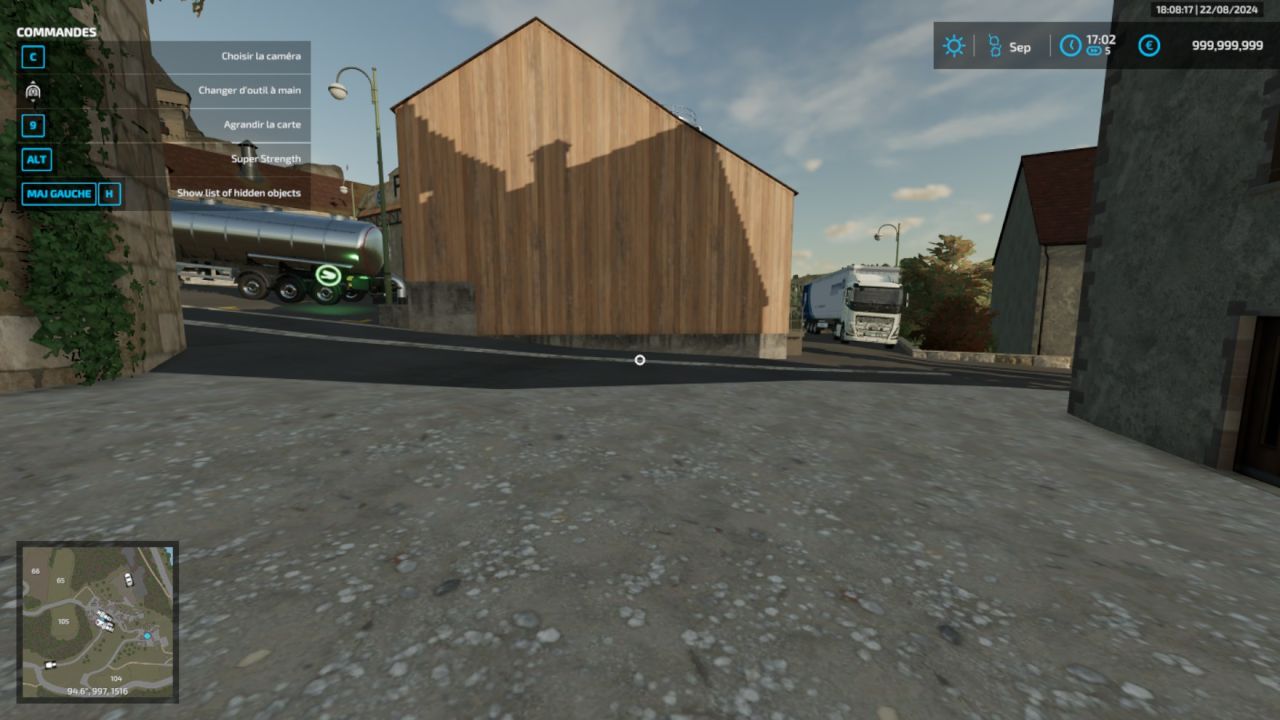Screen dimensions: 1280x720
Task: Open Choisir la caméra option
Action: [x=259, y=56]
